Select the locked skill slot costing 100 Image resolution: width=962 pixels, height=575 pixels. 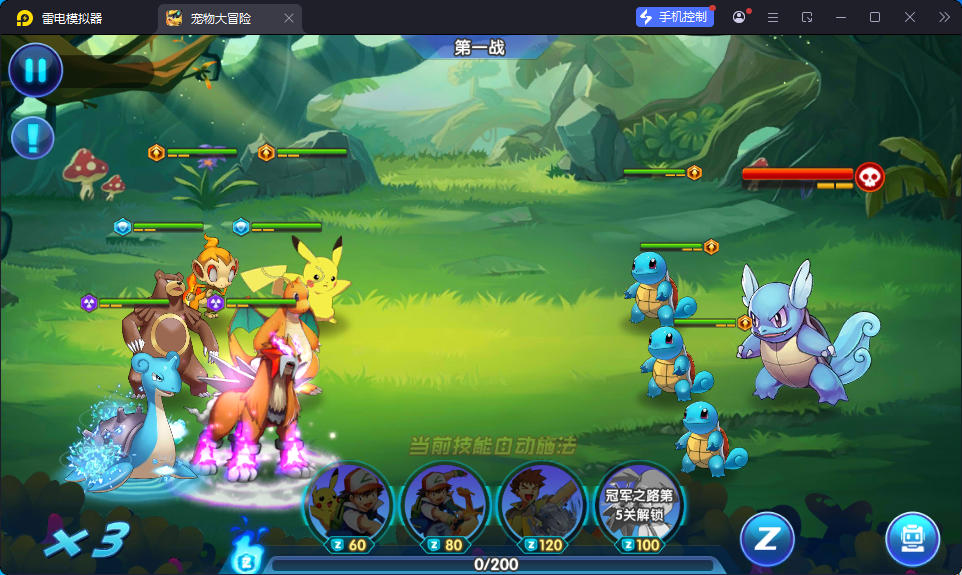coord(639,503)
